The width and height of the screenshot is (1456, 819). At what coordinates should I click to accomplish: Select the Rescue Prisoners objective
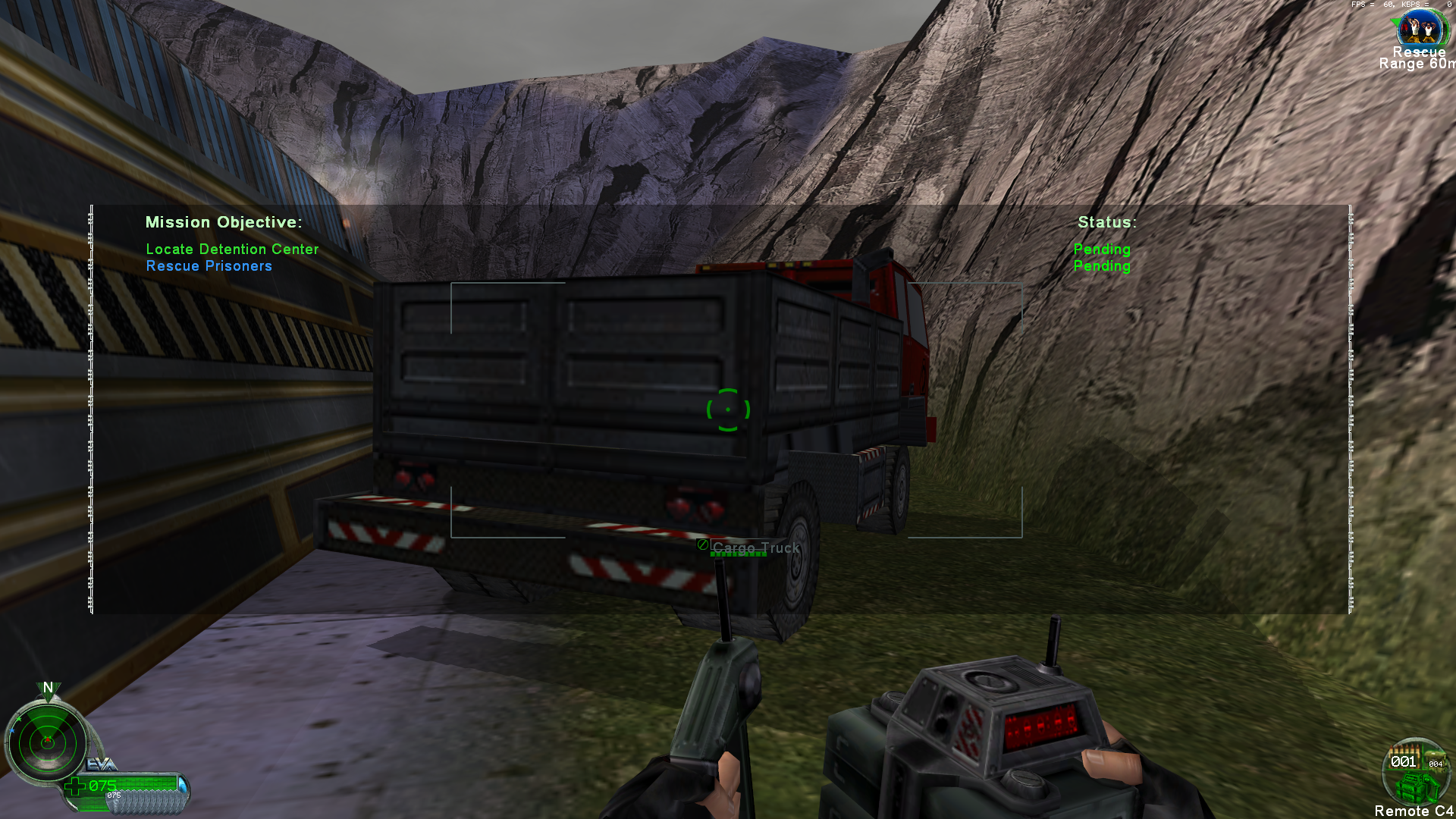(x=209, y=266)
